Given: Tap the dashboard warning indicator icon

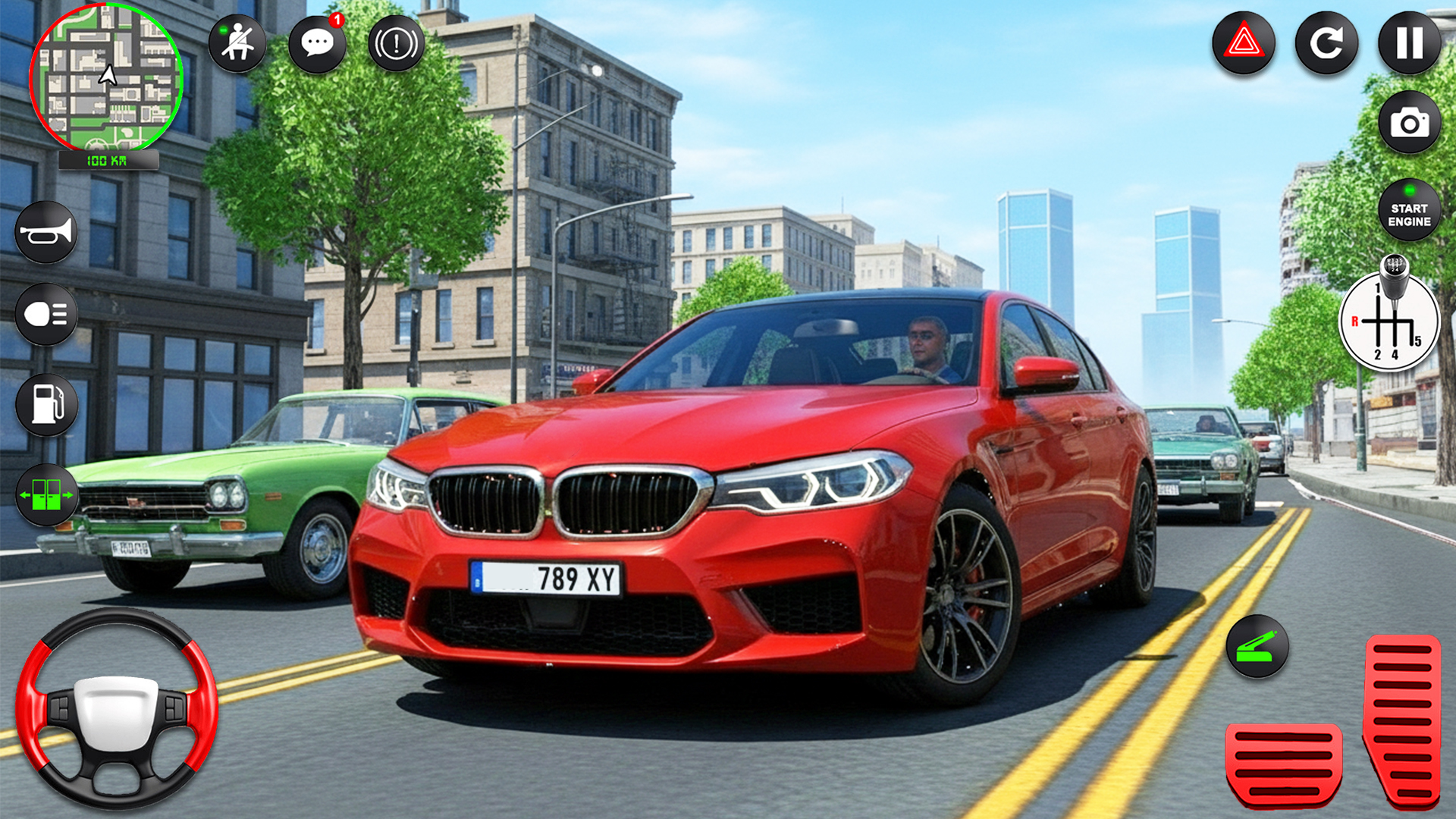Looking at the screenshot, I should (396, 43).
